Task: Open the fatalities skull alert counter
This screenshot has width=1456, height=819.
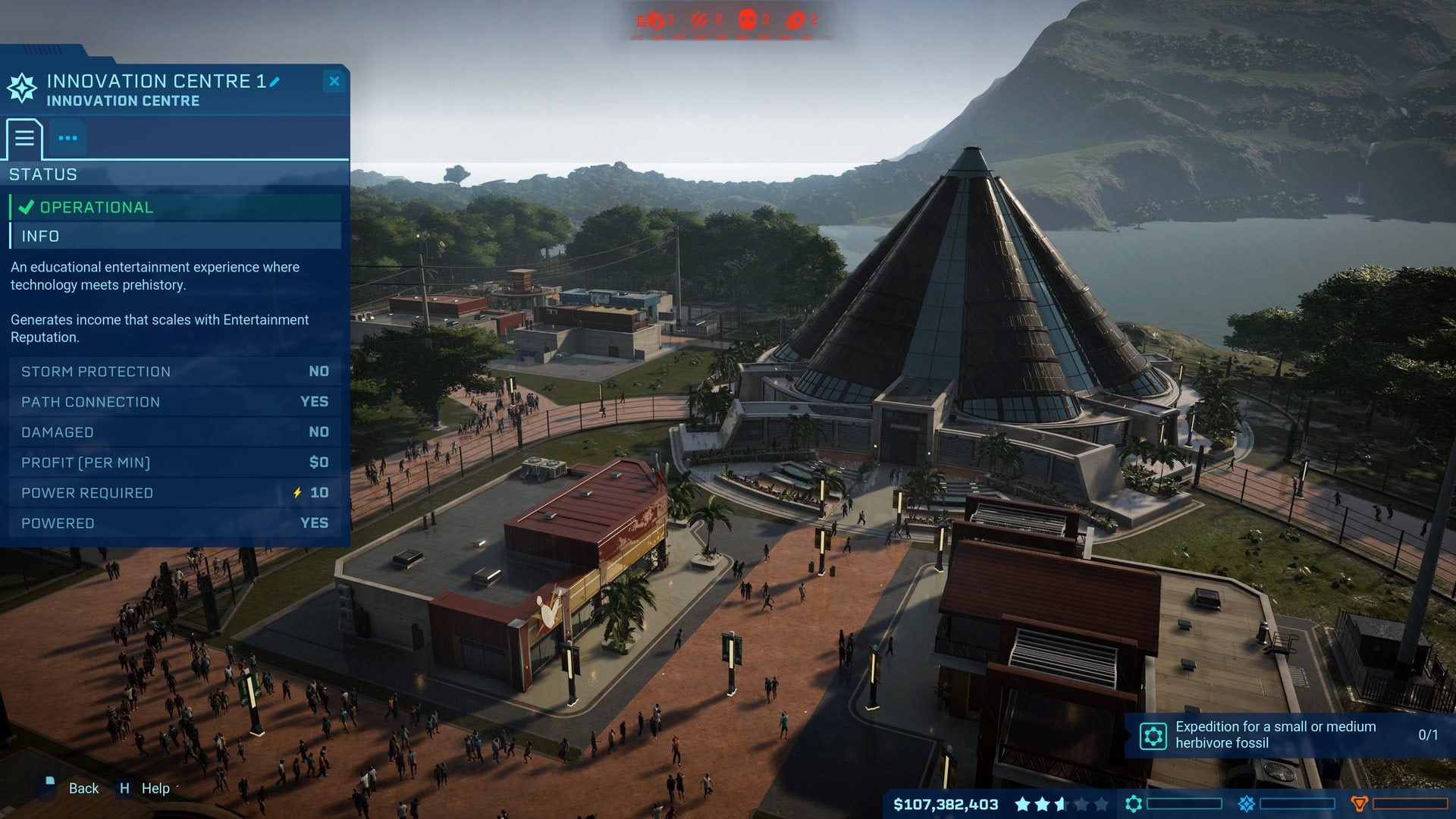Action: (x=748, y=19)
